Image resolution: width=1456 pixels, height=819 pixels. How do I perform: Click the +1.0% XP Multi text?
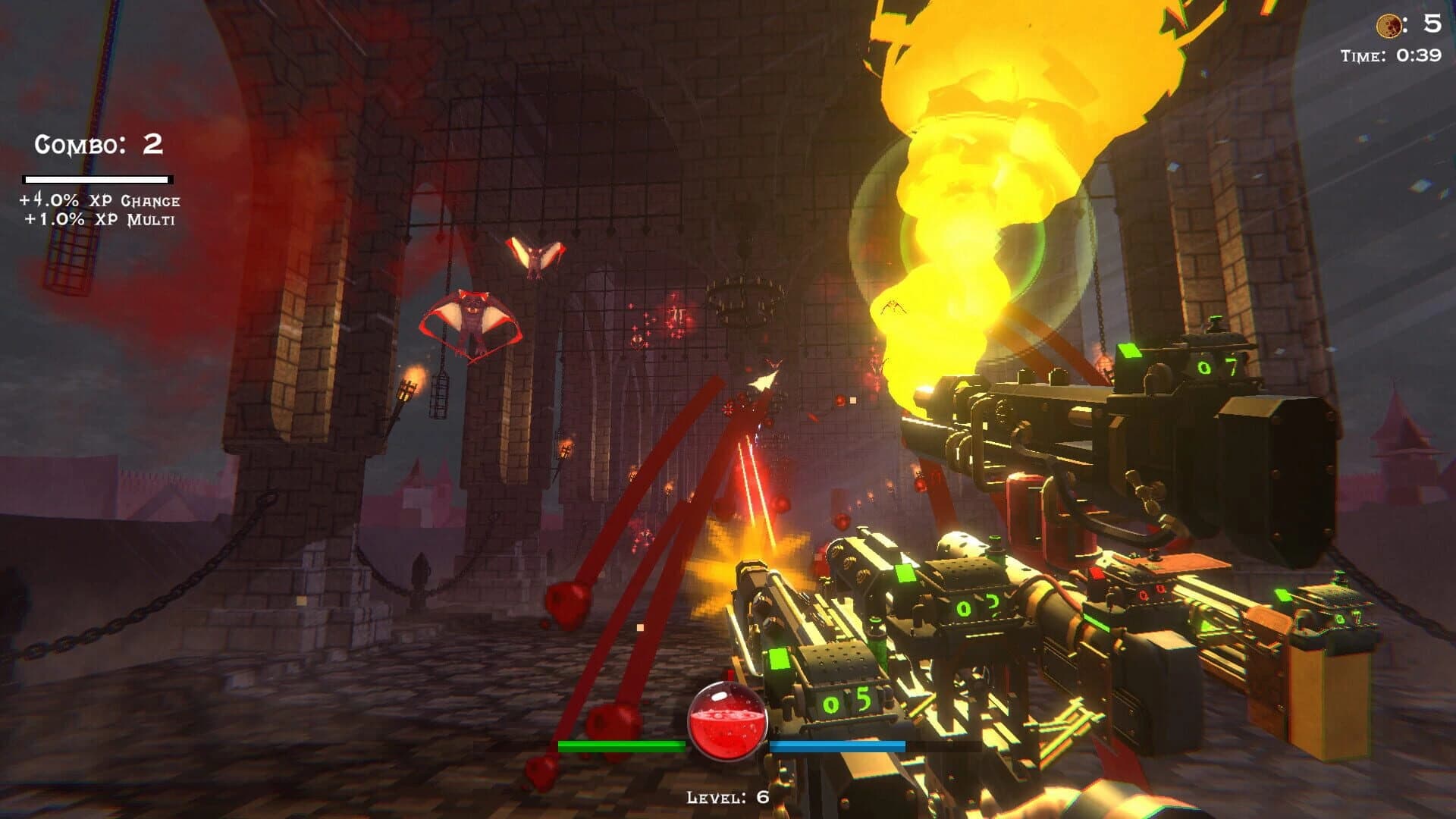tap(101, 220)
